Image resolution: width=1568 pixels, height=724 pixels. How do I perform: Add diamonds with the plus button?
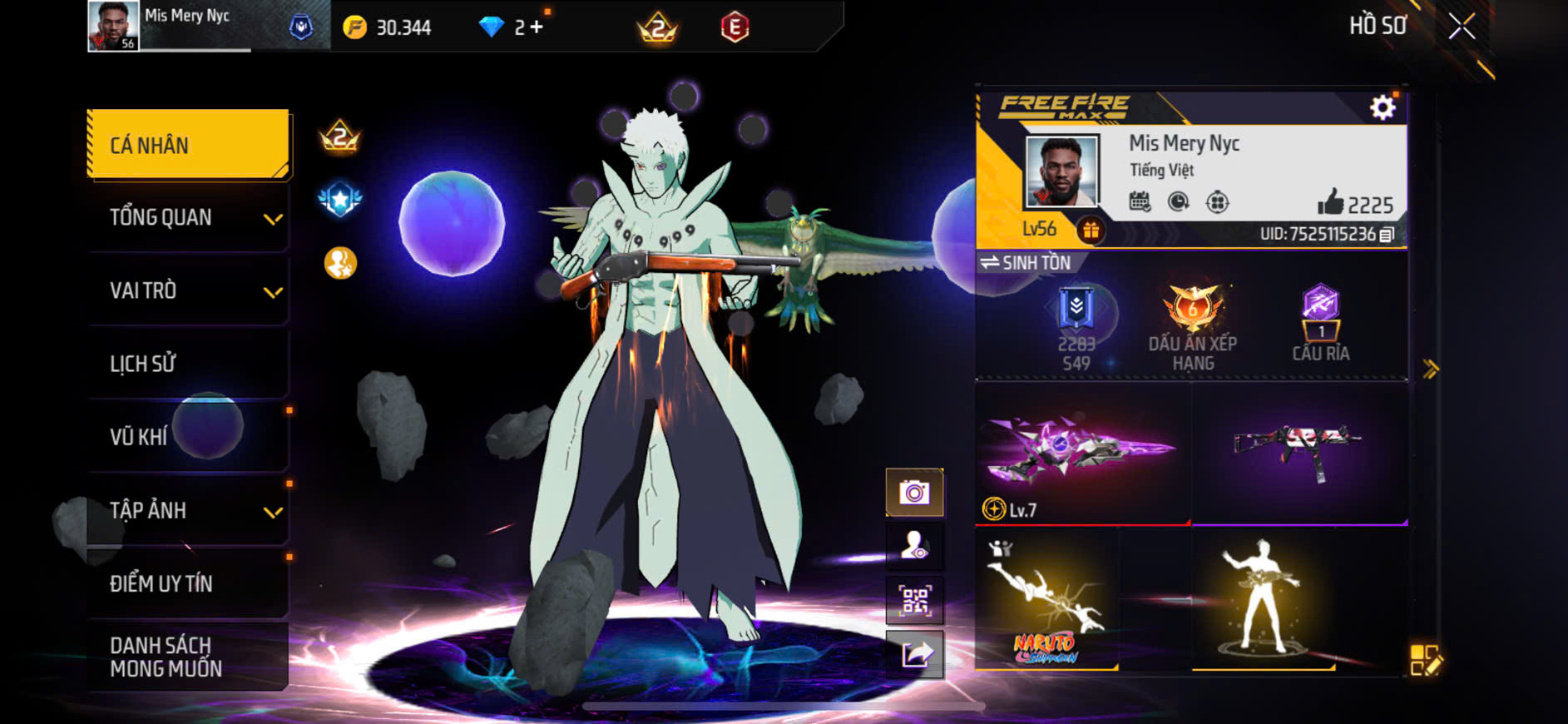click(537, 27)
